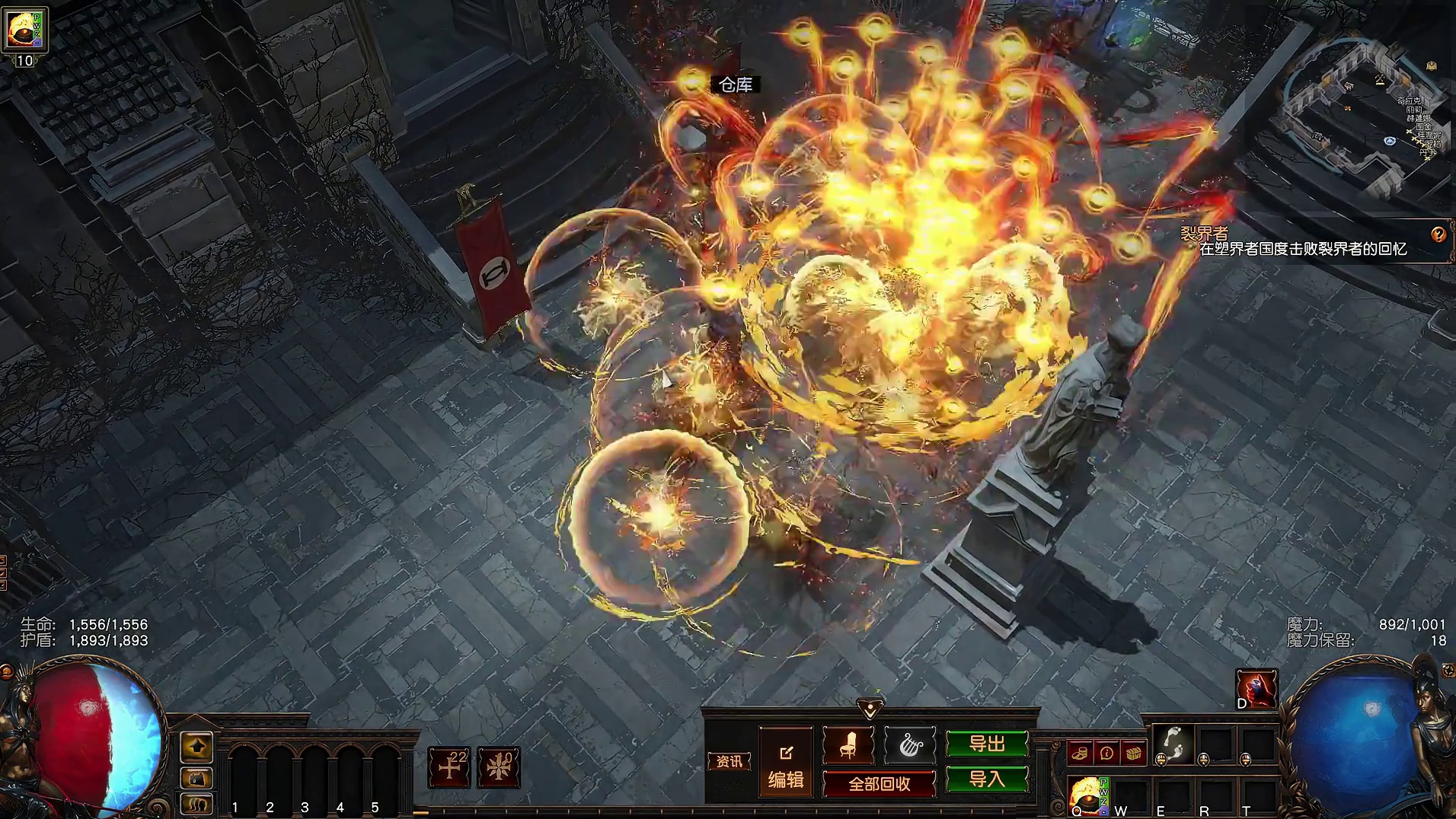This screenshot has width=1456, height=819.
Task: Open the chair decorations button
Action: tap(848, 745)
